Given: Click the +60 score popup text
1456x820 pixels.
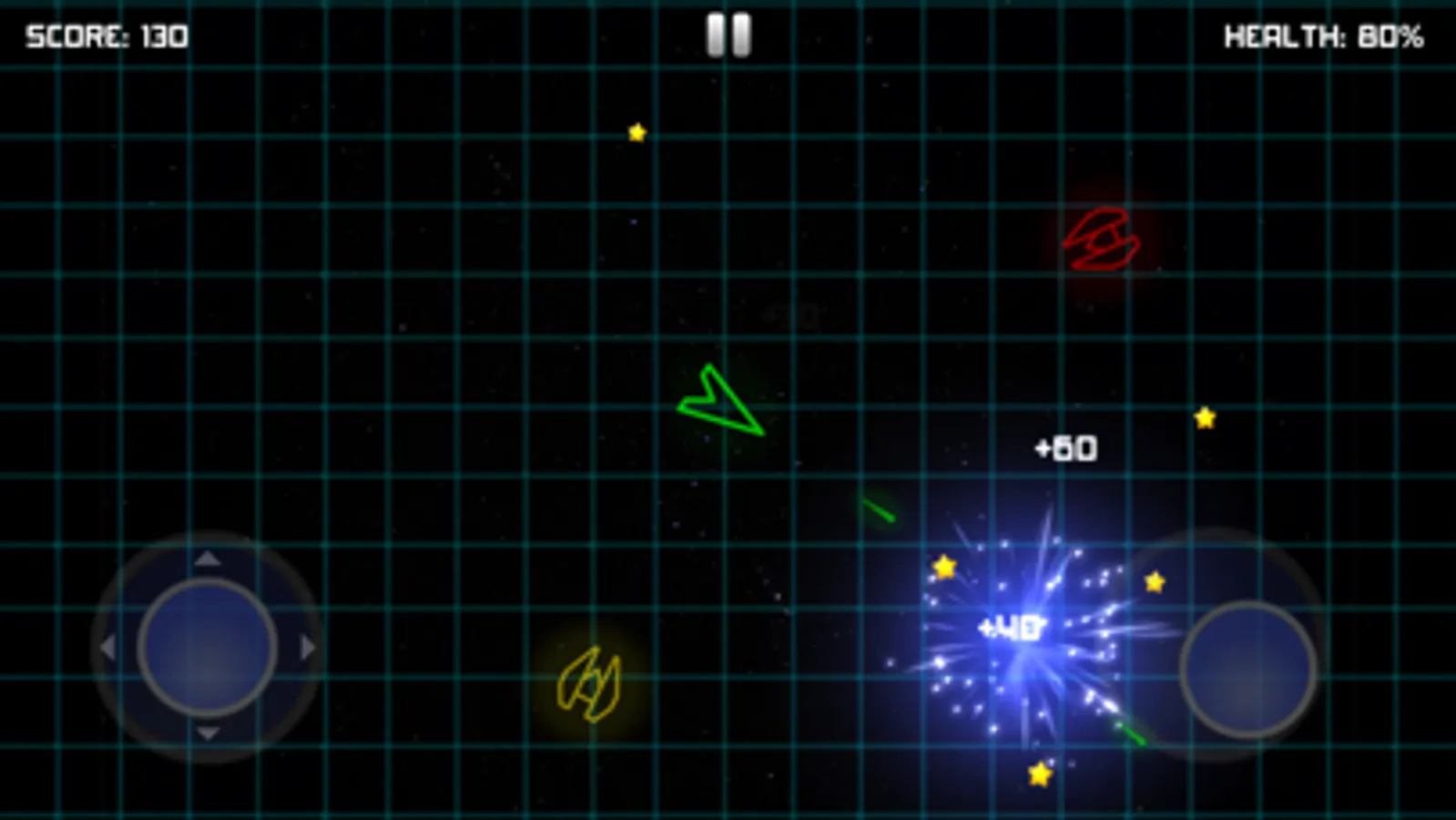Looking at the screenshot, I should pos(1065,447).
